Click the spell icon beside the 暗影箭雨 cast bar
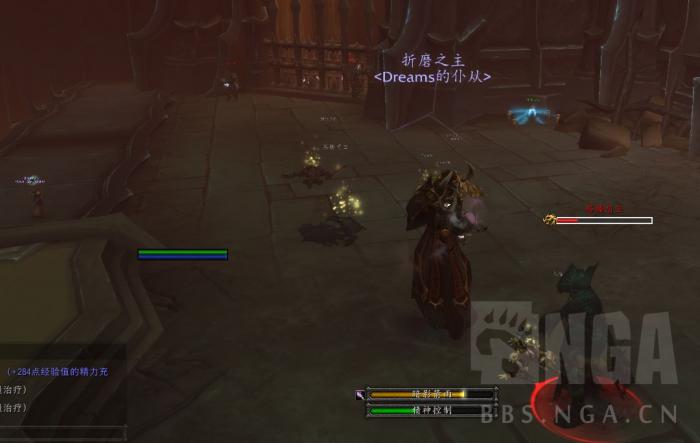 coord(359,395)
